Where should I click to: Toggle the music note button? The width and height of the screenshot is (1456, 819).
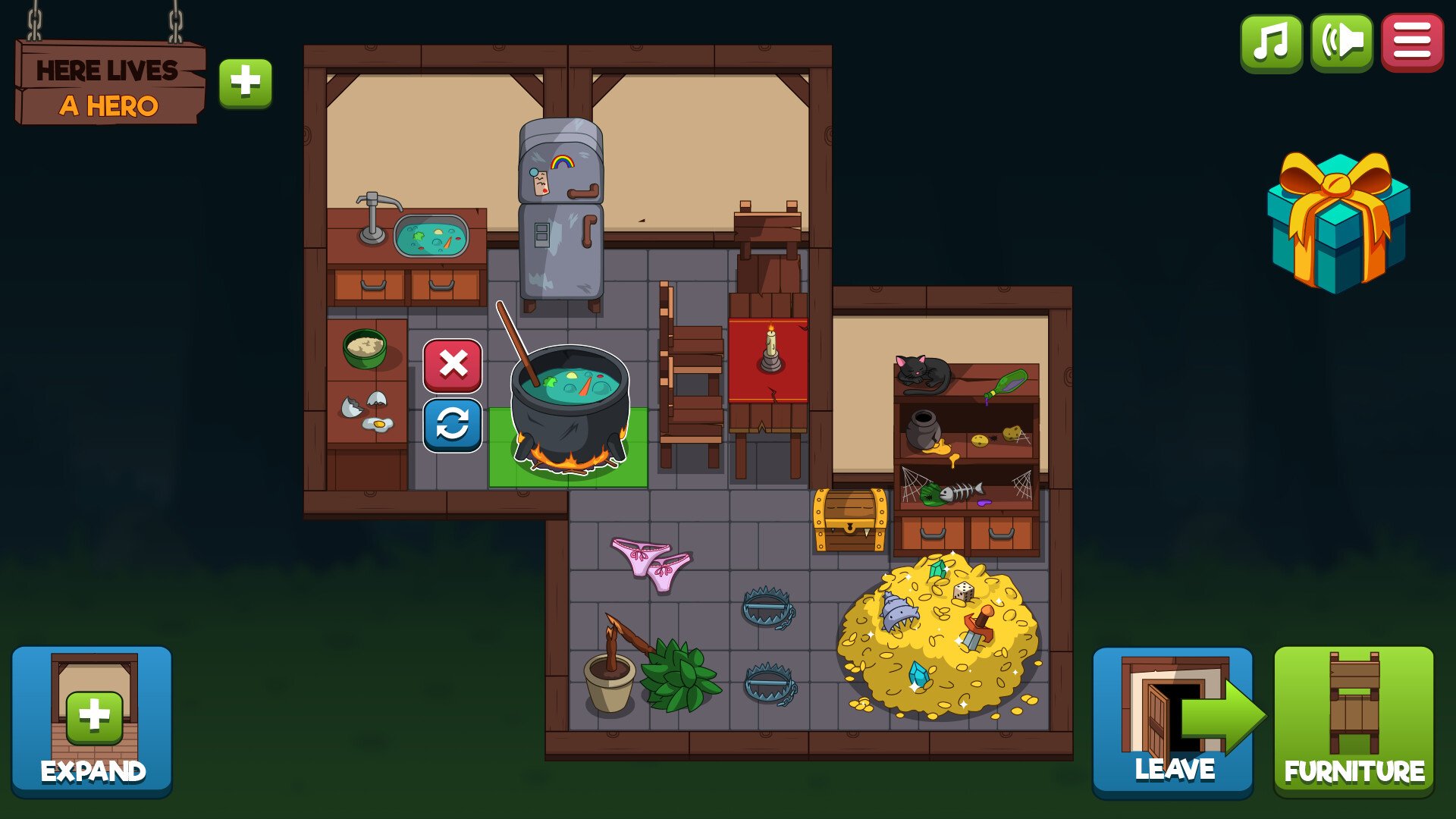(x=1271, y=42)
